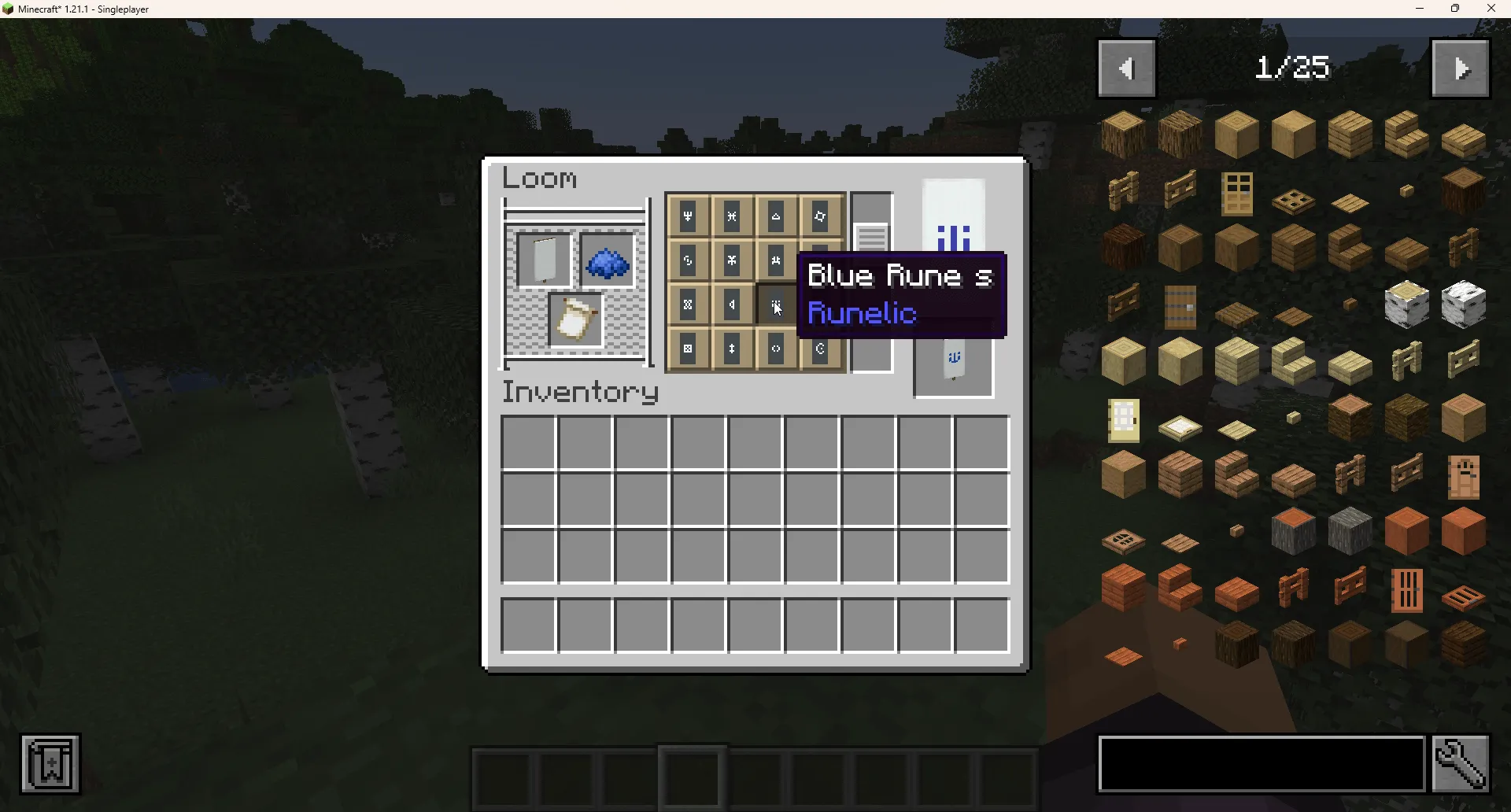The image size is (1511, 812).
Task: Go back a page with the left arrow
Action: (x=1126, y=68)
